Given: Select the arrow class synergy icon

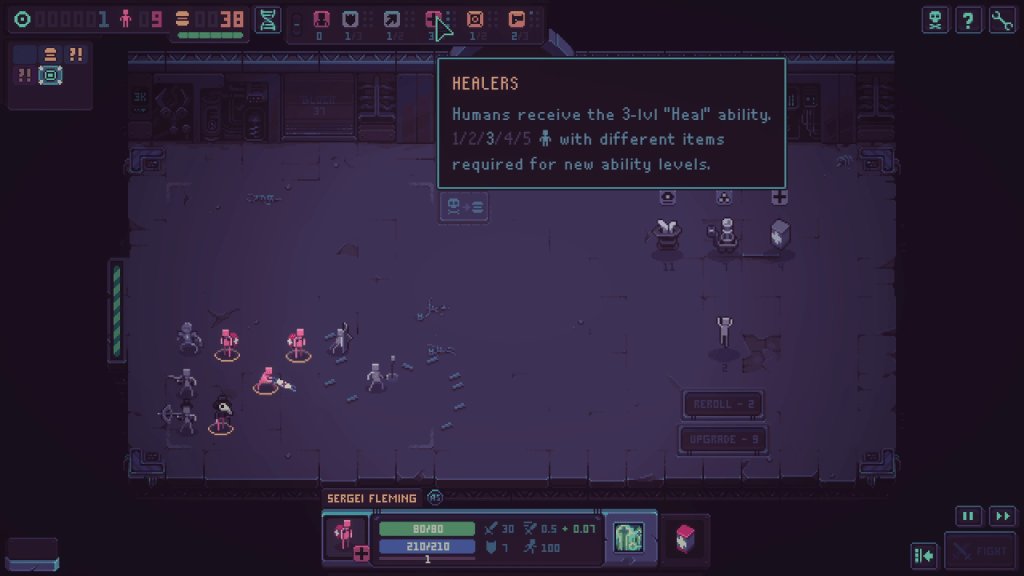Looking at the screenshot, I should (x=392, y=19).
